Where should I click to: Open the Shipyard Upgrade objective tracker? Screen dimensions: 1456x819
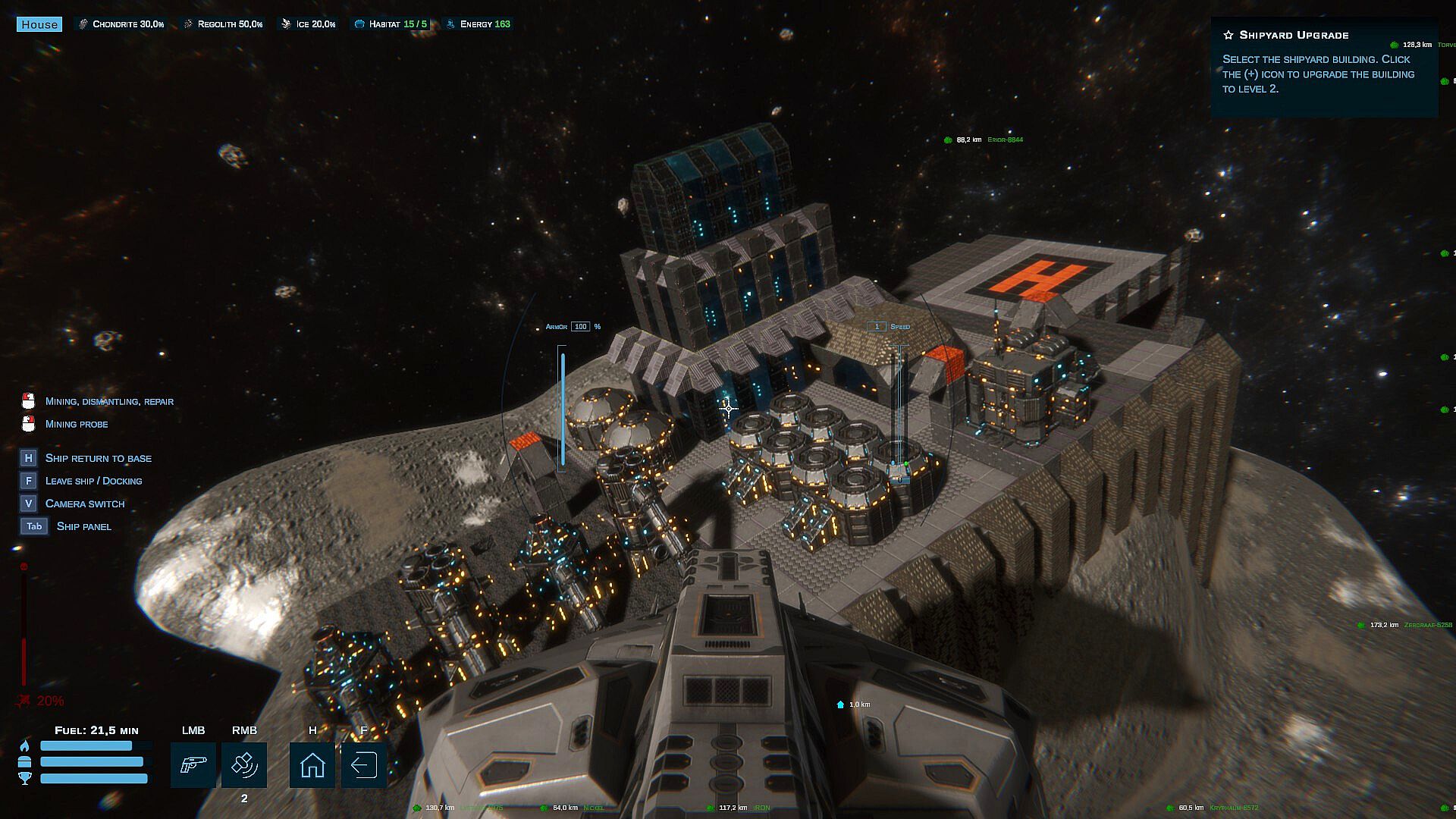click(1294, 35)
